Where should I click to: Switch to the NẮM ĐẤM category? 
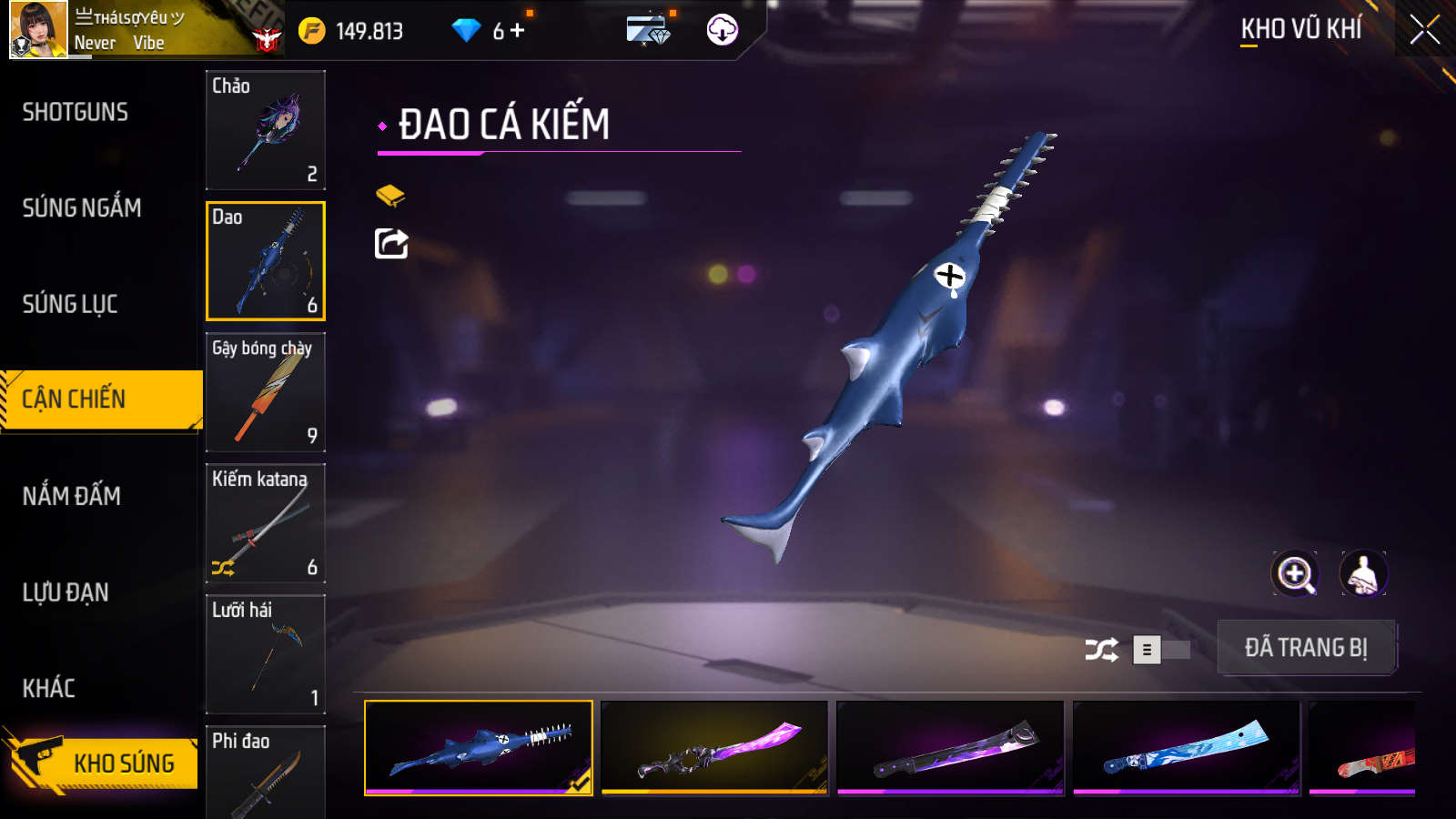[72, 496]
